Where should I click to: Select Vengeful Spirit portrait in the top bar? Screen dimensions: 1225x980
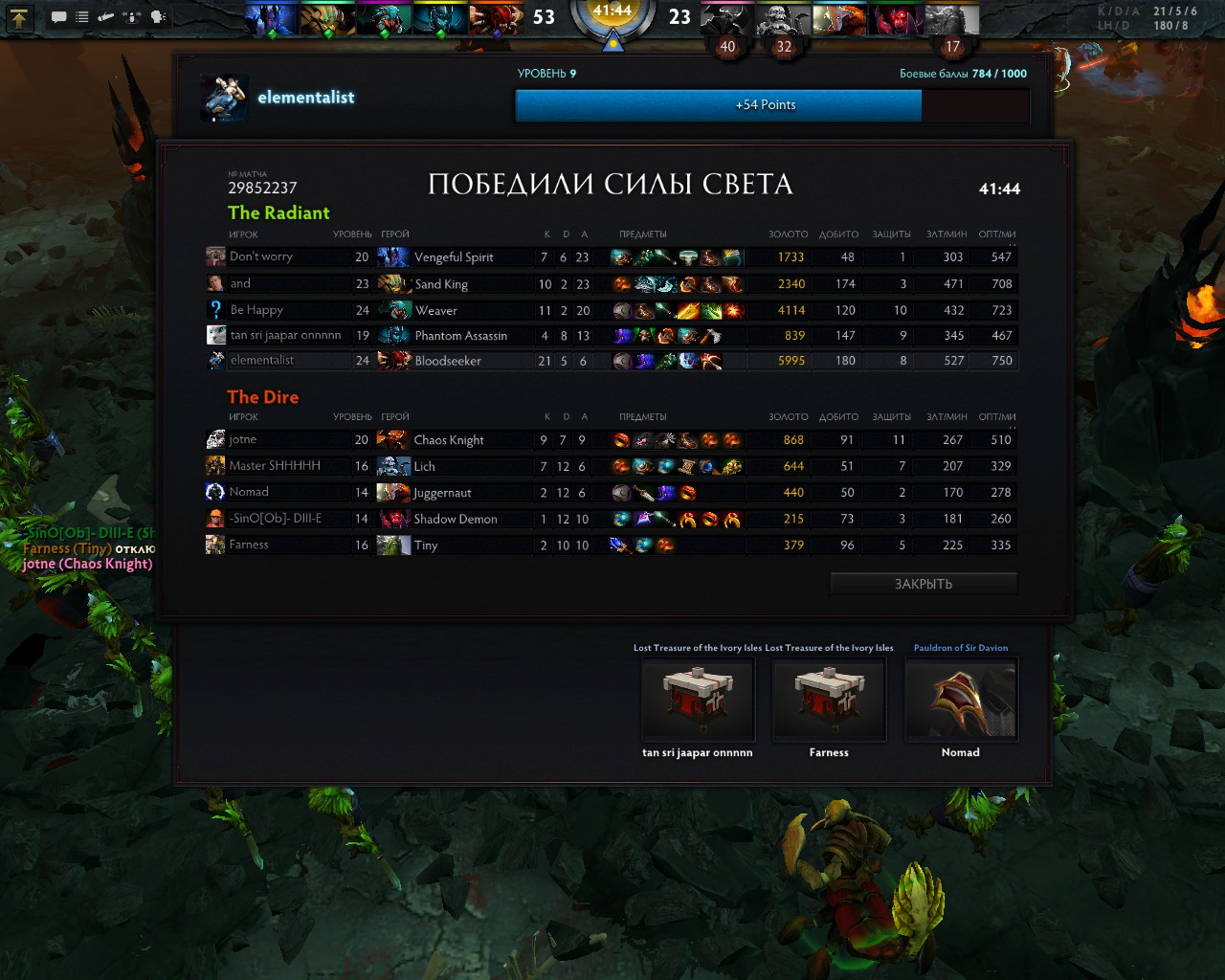point(272,18)
